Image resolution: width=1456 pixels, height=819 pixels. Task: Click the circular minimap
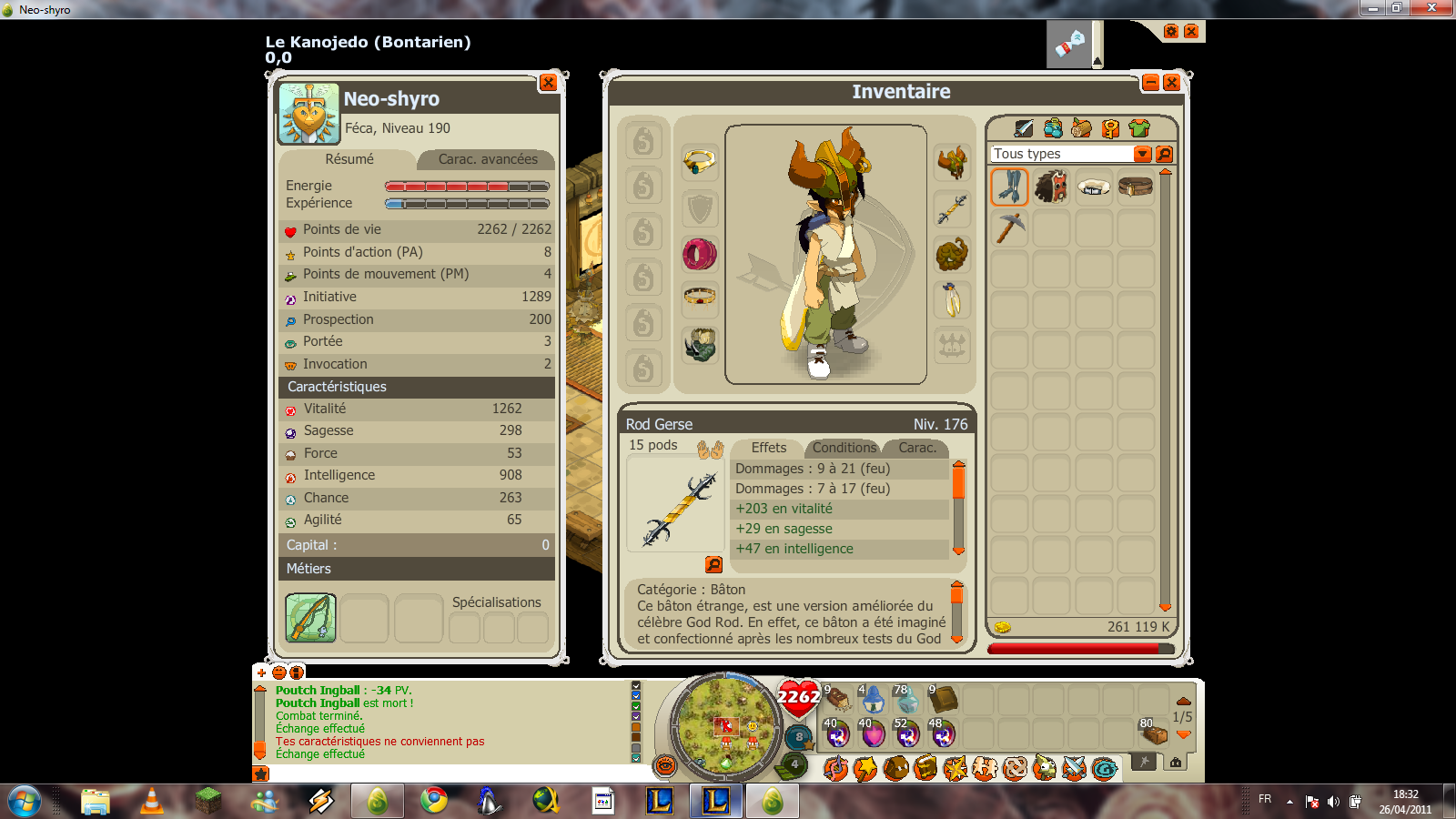click(725, 725)
